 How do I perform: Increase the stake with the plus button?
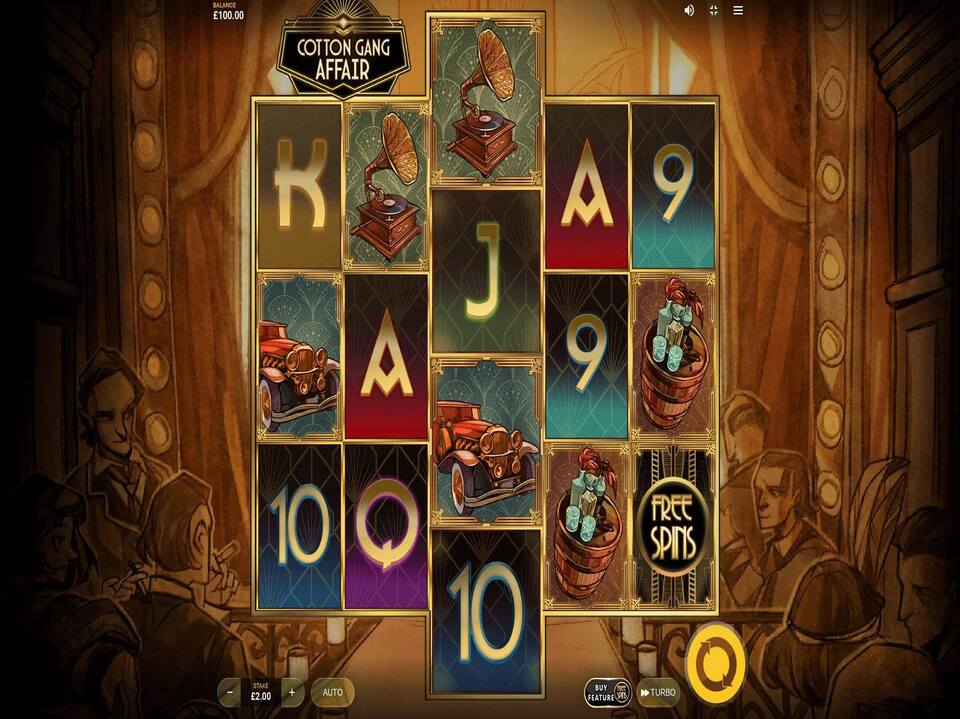tap(292, 692)
